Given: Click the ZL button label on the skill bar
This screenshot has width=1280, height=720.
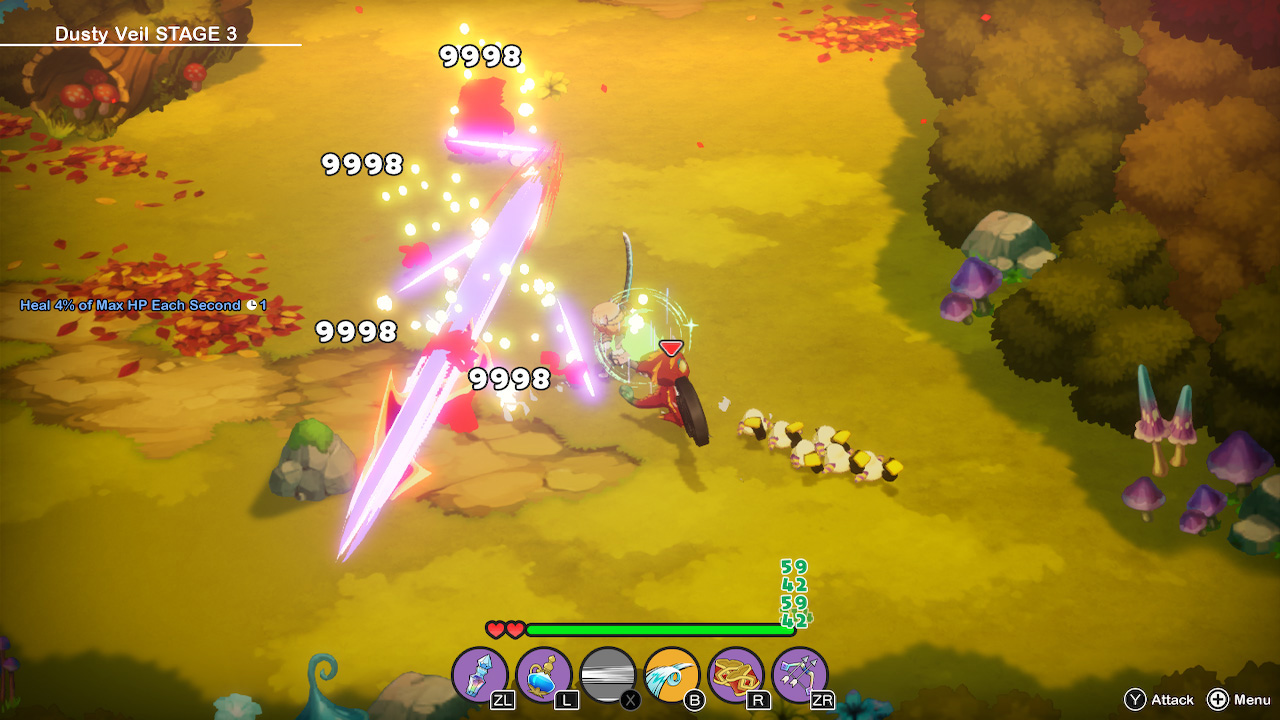Looking at the screenshot, I should click(x=503, y=702).
